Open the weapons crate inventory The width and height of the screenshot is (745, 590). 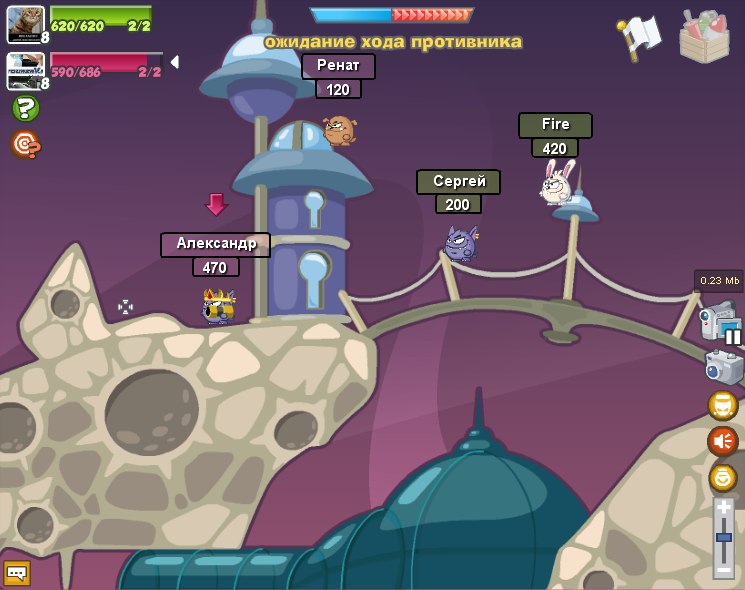(x=704, y=37)
